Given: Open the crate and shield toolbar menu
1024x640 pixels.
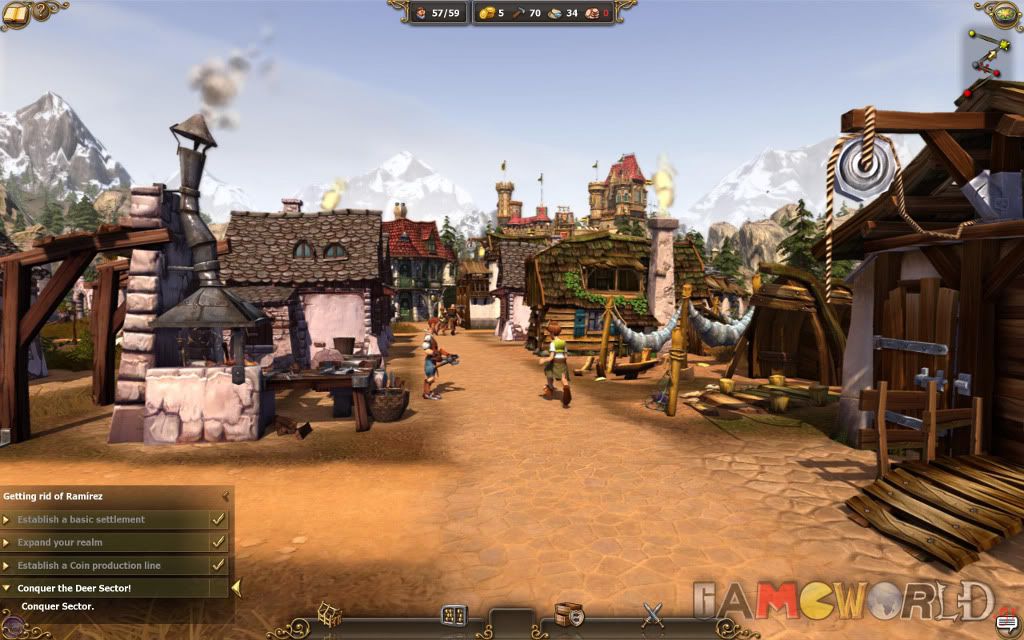Looking at the screenshot, I should (x=569, y=614).
